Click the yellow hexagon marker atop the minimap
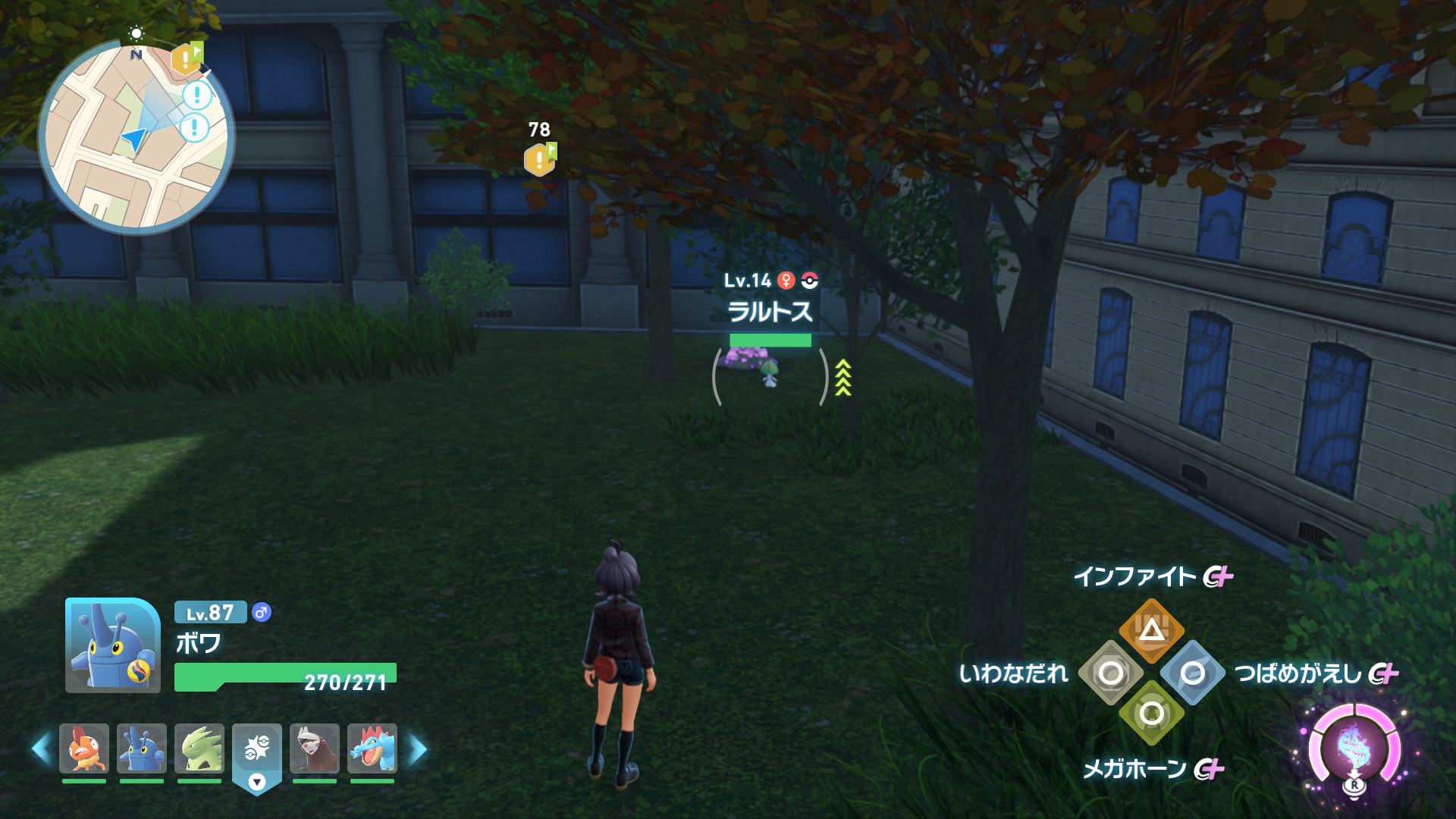 pos(186,59)
